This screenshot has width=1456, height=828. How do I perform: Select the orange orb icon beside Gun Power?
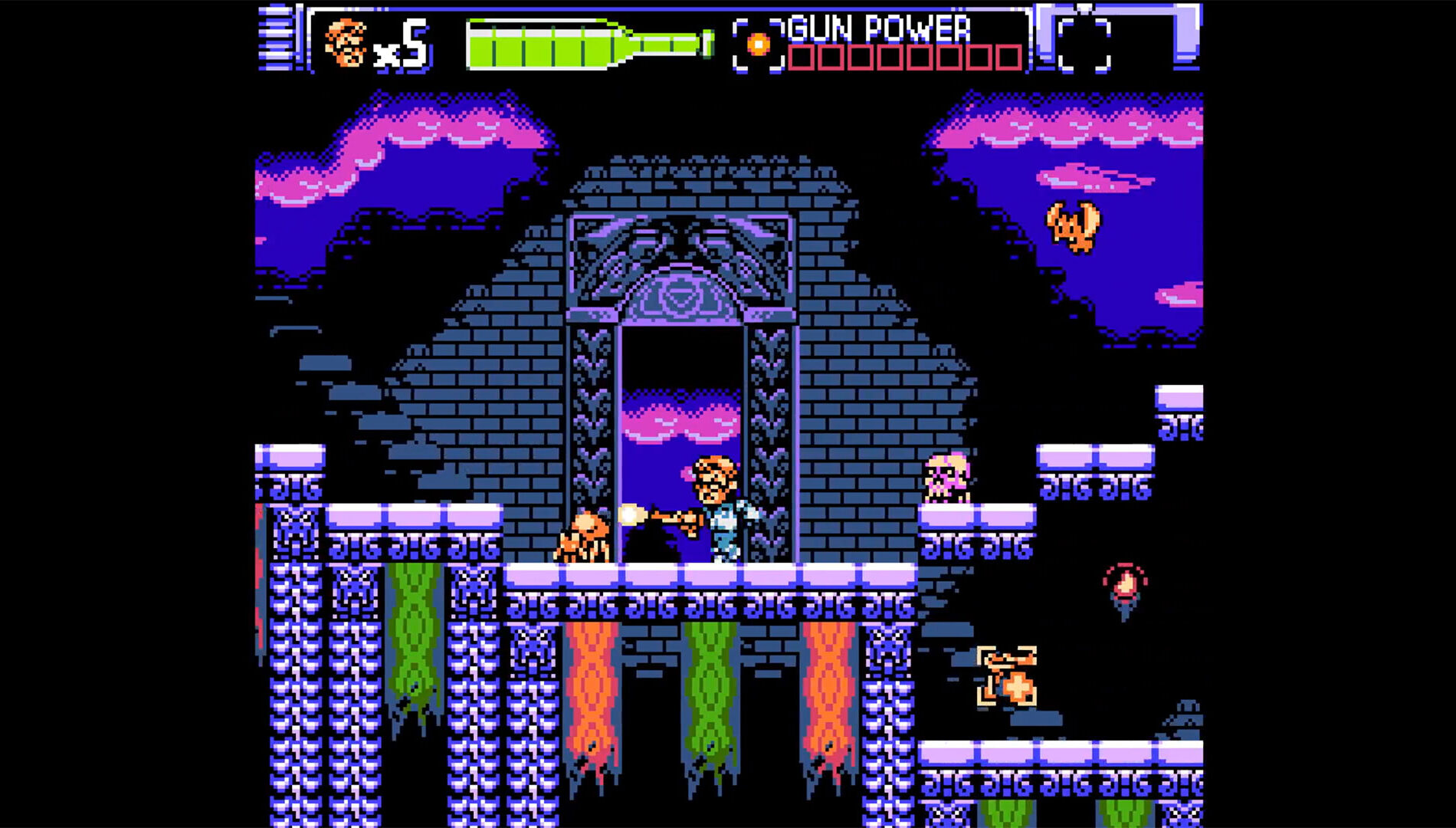tap(759, 44)
